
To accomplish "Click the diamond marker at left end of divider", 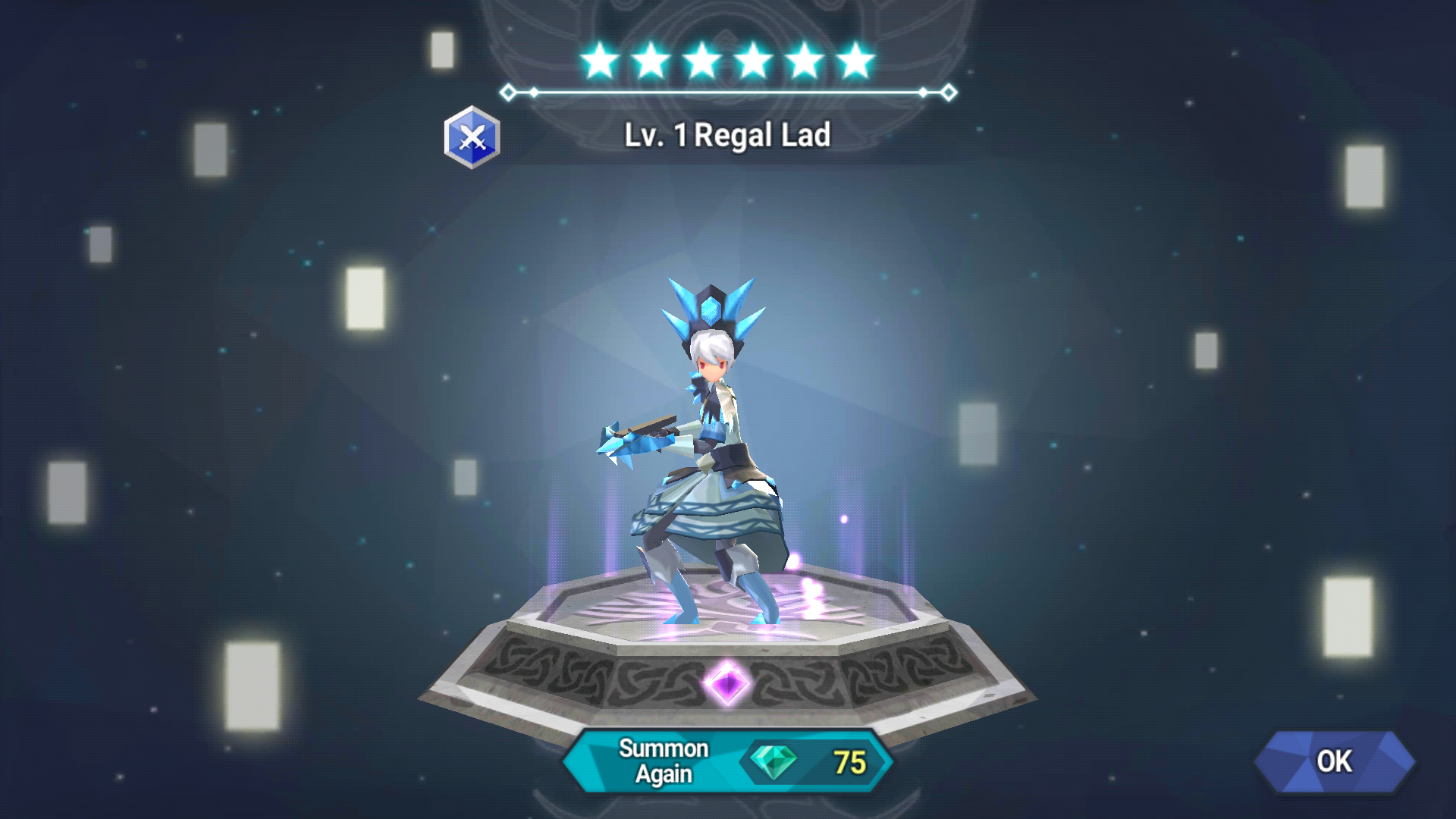I will point(509,93).
